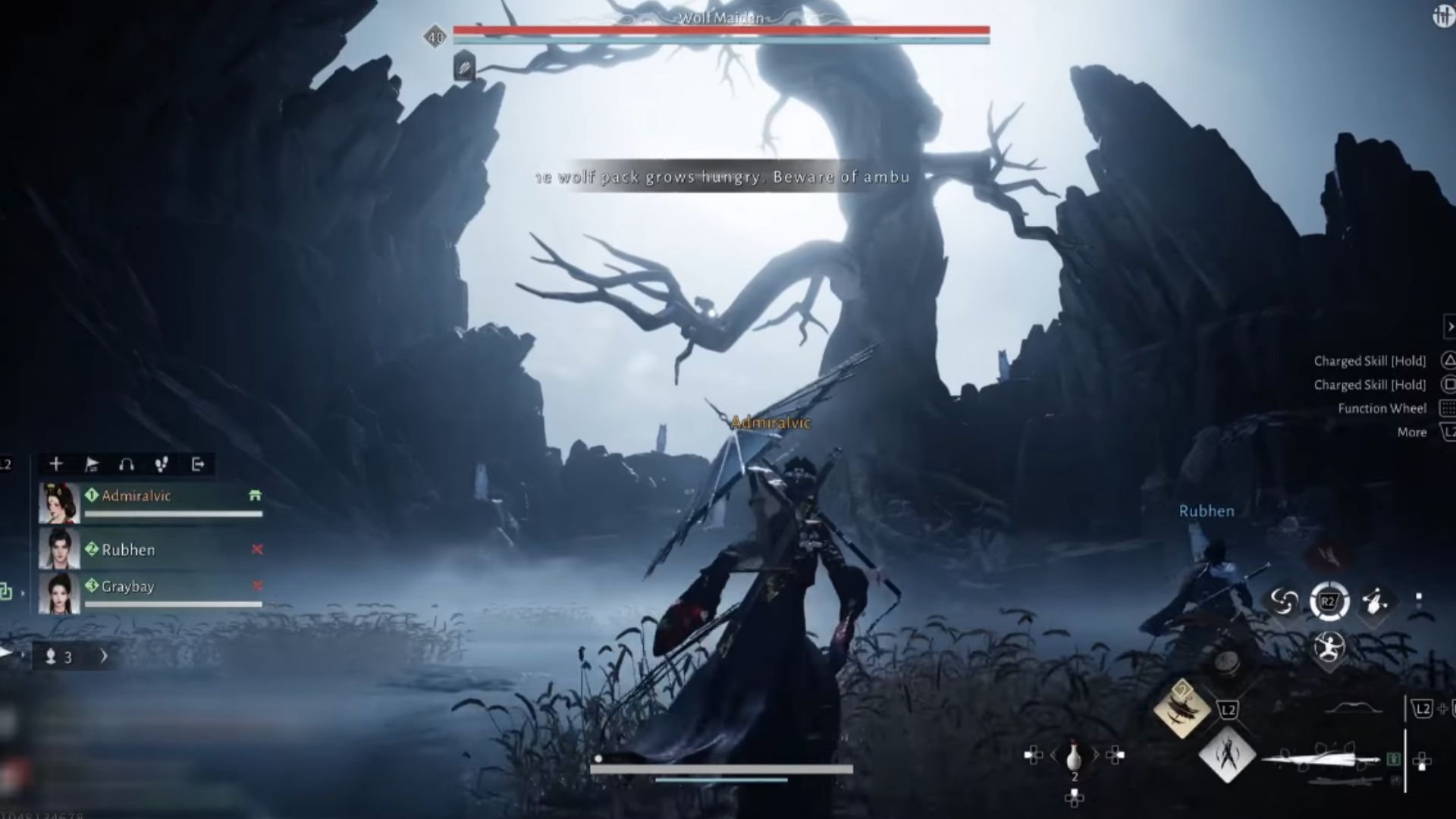Click the More option above L2 prompt

point(1412,431)
